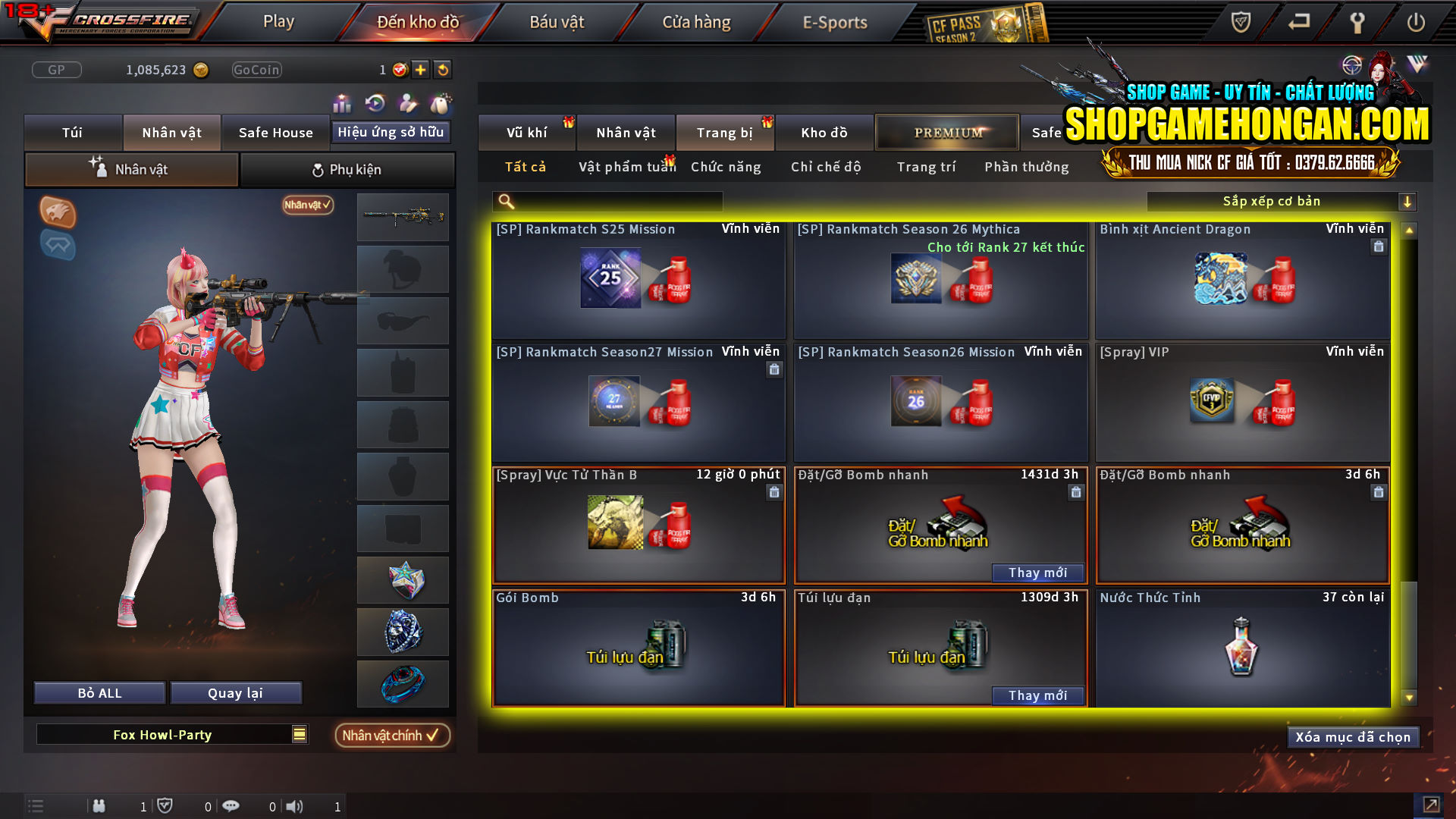Open chat messages via the speech bubble icon
1456x819 pixels.
point(231,806)
